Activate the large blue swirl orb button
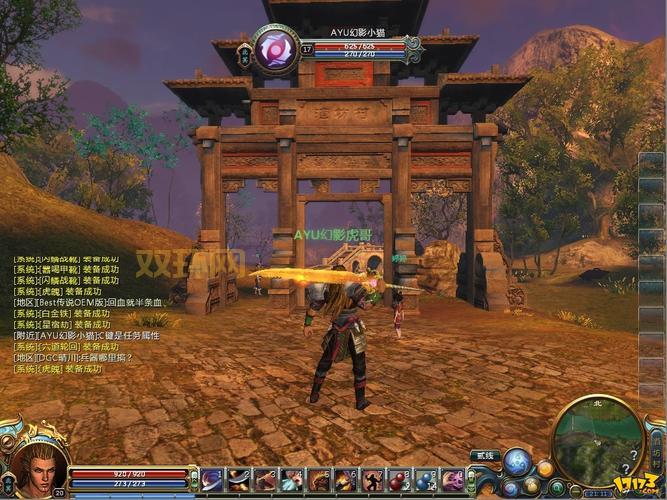This screenshot has width=667, height=500. coord(517,461)
